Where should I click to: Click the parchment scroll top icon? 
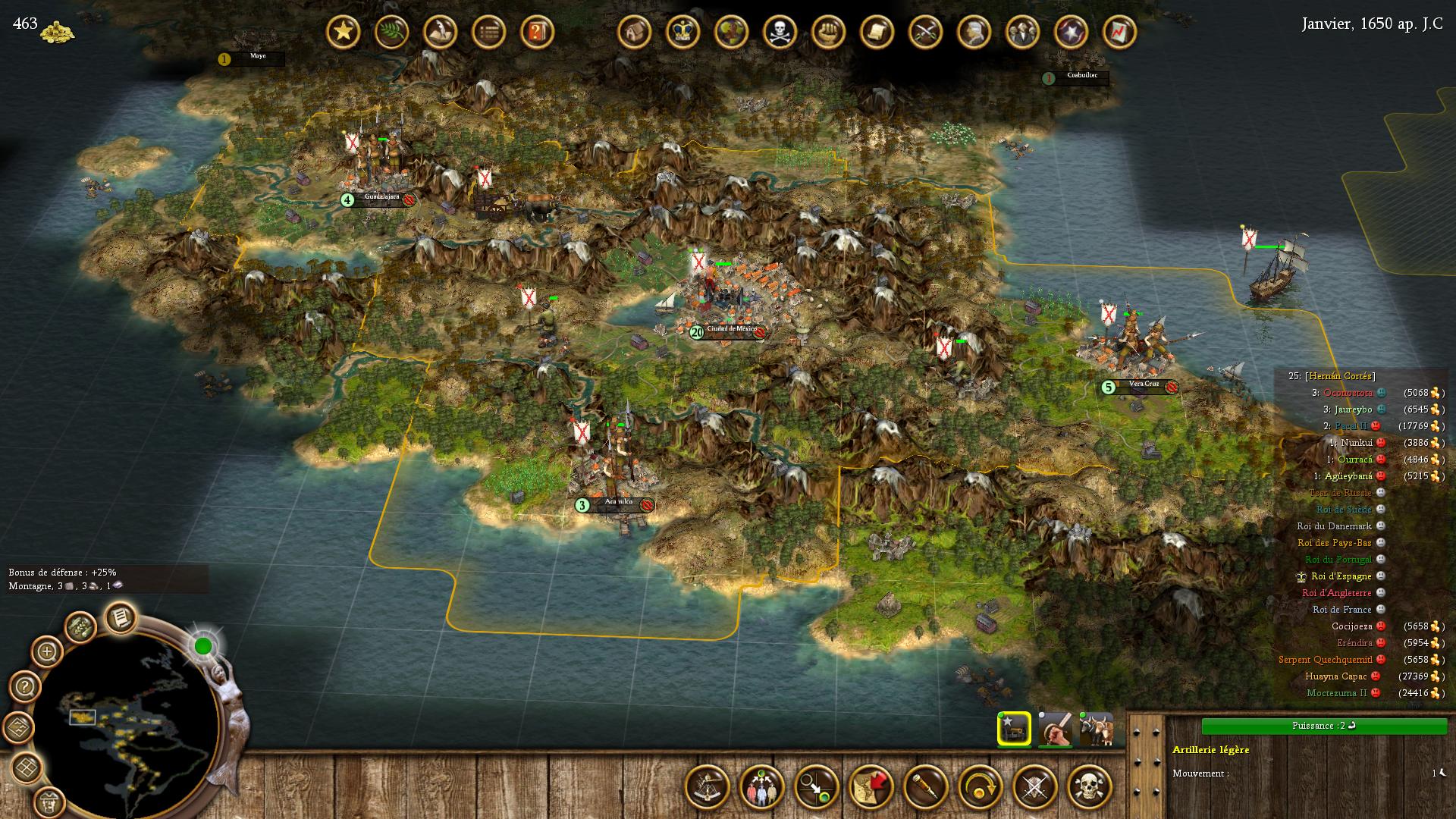(x=877, y=32)
